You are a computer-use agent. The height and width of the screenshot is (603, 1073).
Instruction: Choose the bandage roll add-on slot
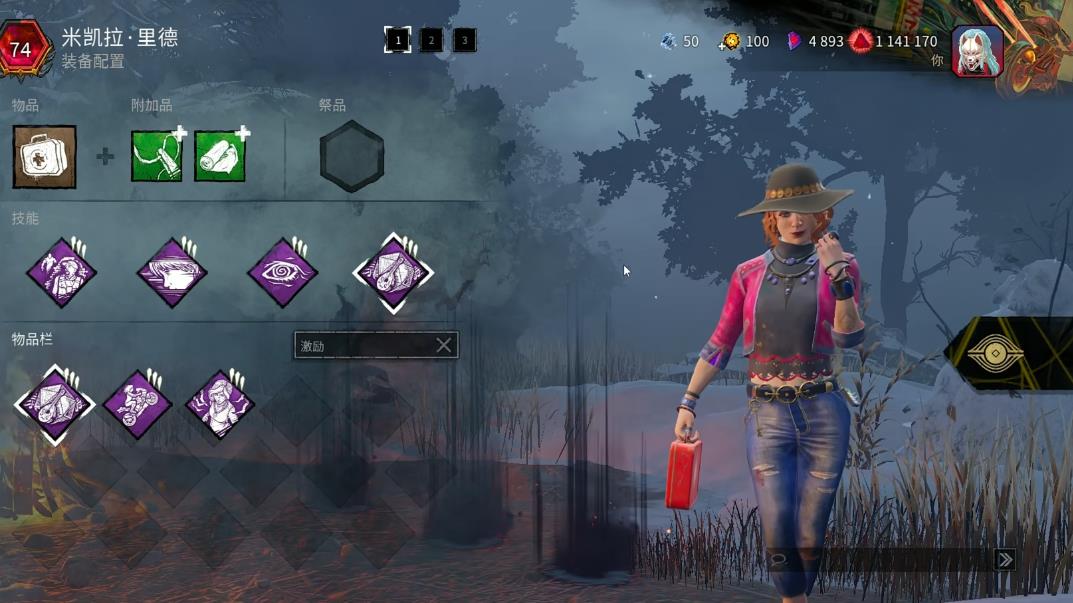[220, 157]
